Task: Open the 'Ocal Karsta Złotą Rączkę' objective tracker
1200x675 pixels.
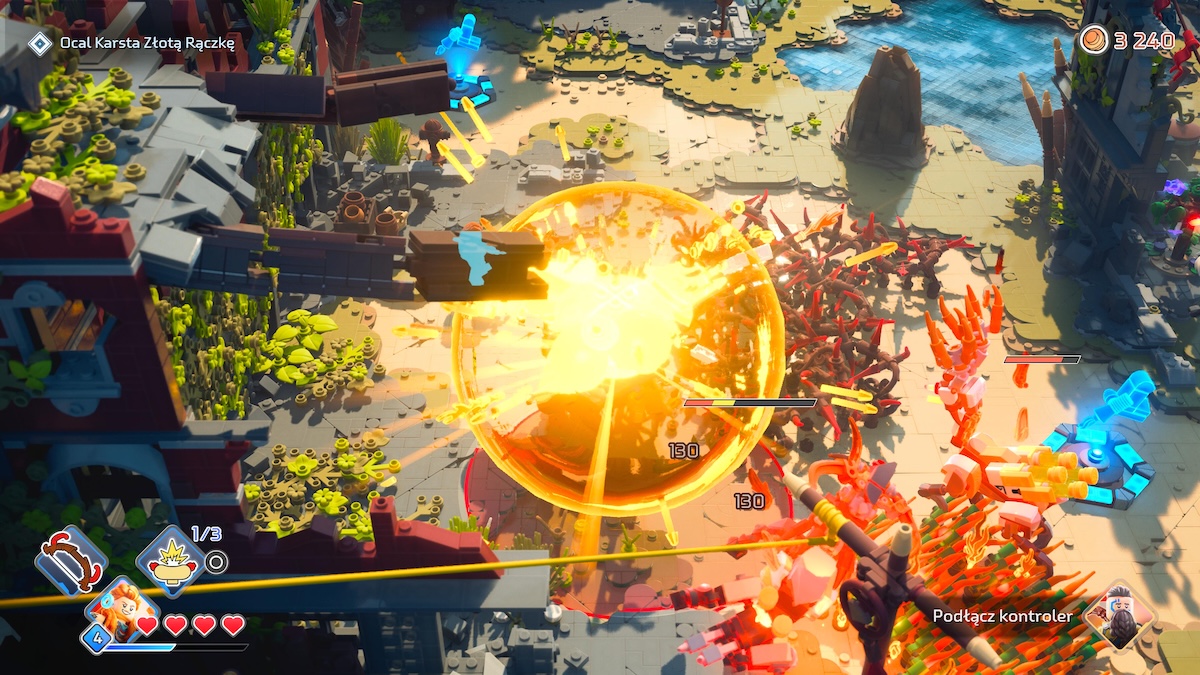Action: pos(146,42)
